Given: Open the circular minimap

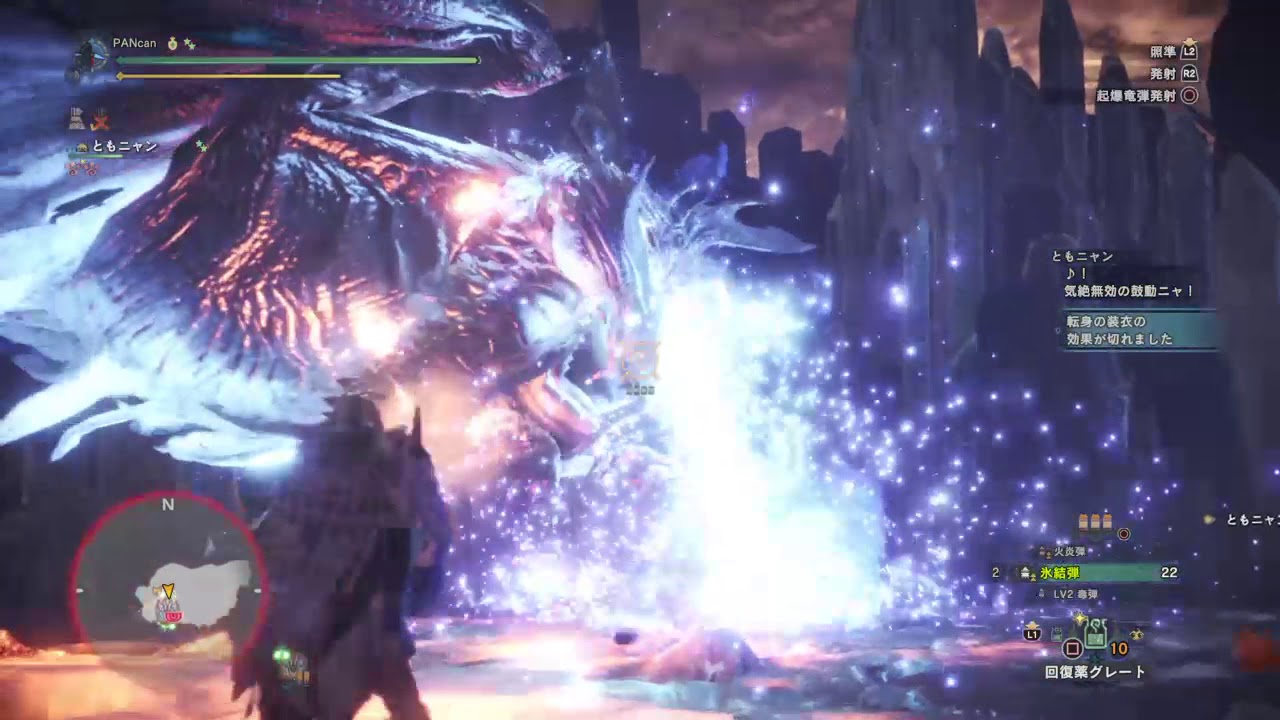Looking at the screenshot, I should point(168,592).
